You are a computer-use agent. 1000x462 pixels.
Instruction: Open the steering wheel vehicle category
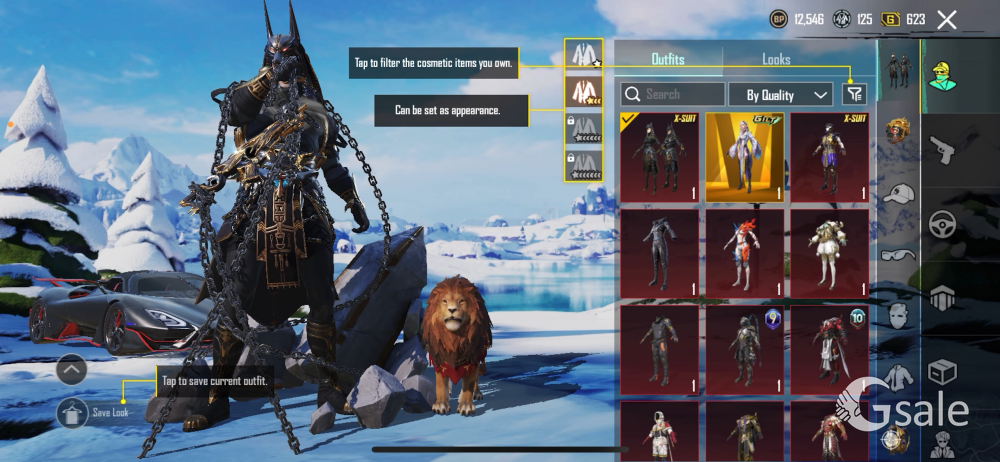(x=942, y=224)
